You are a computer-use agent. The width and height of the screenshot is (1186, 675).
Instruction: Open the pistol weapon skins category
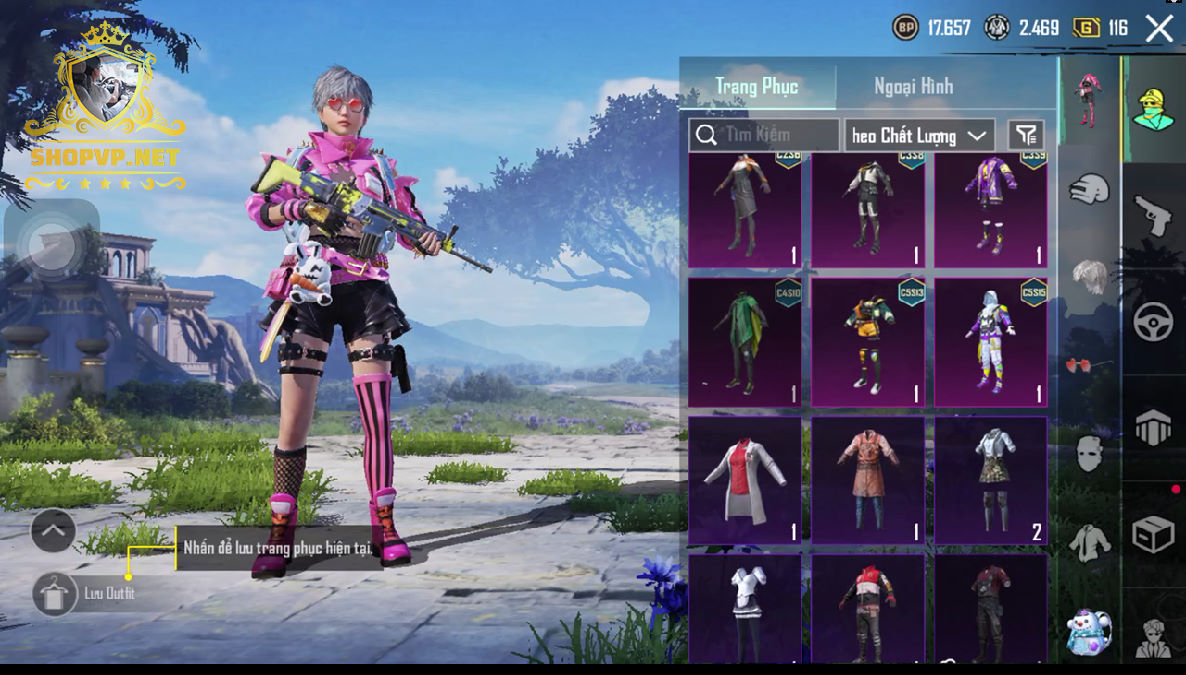tap(1153, 214)
